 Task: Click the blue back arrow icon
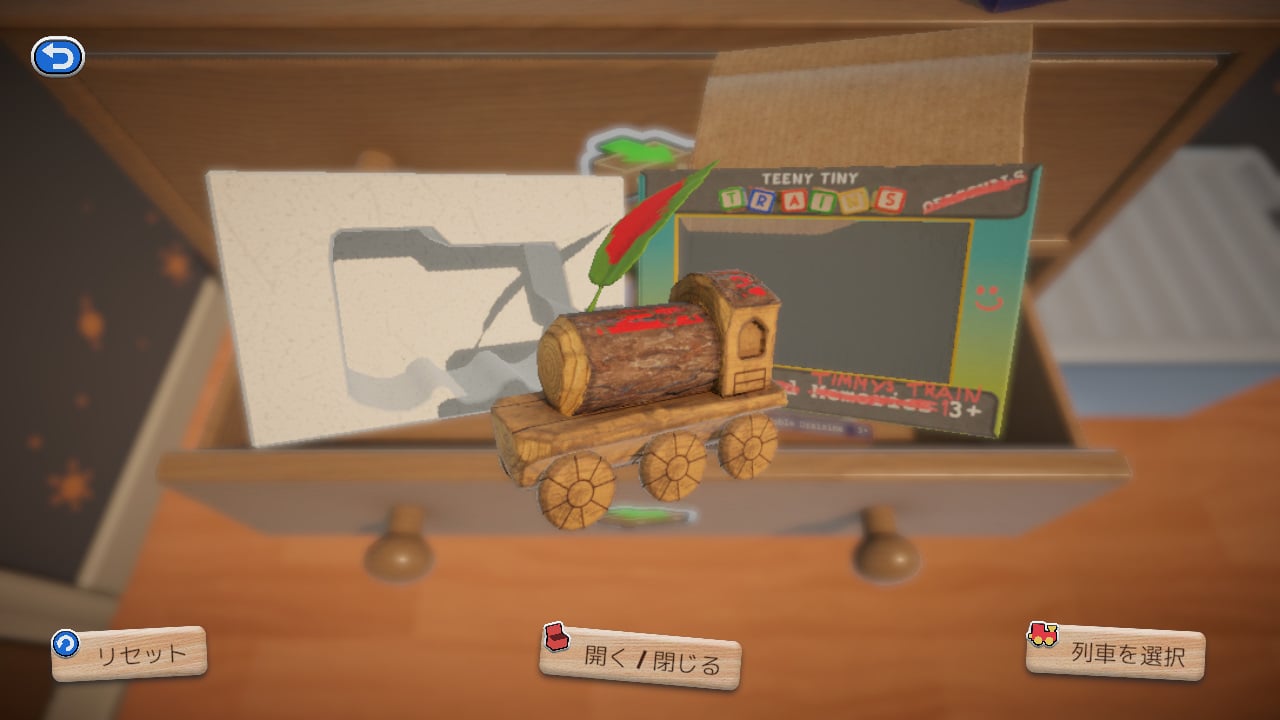pyautogui.click(x=60, y=56)
